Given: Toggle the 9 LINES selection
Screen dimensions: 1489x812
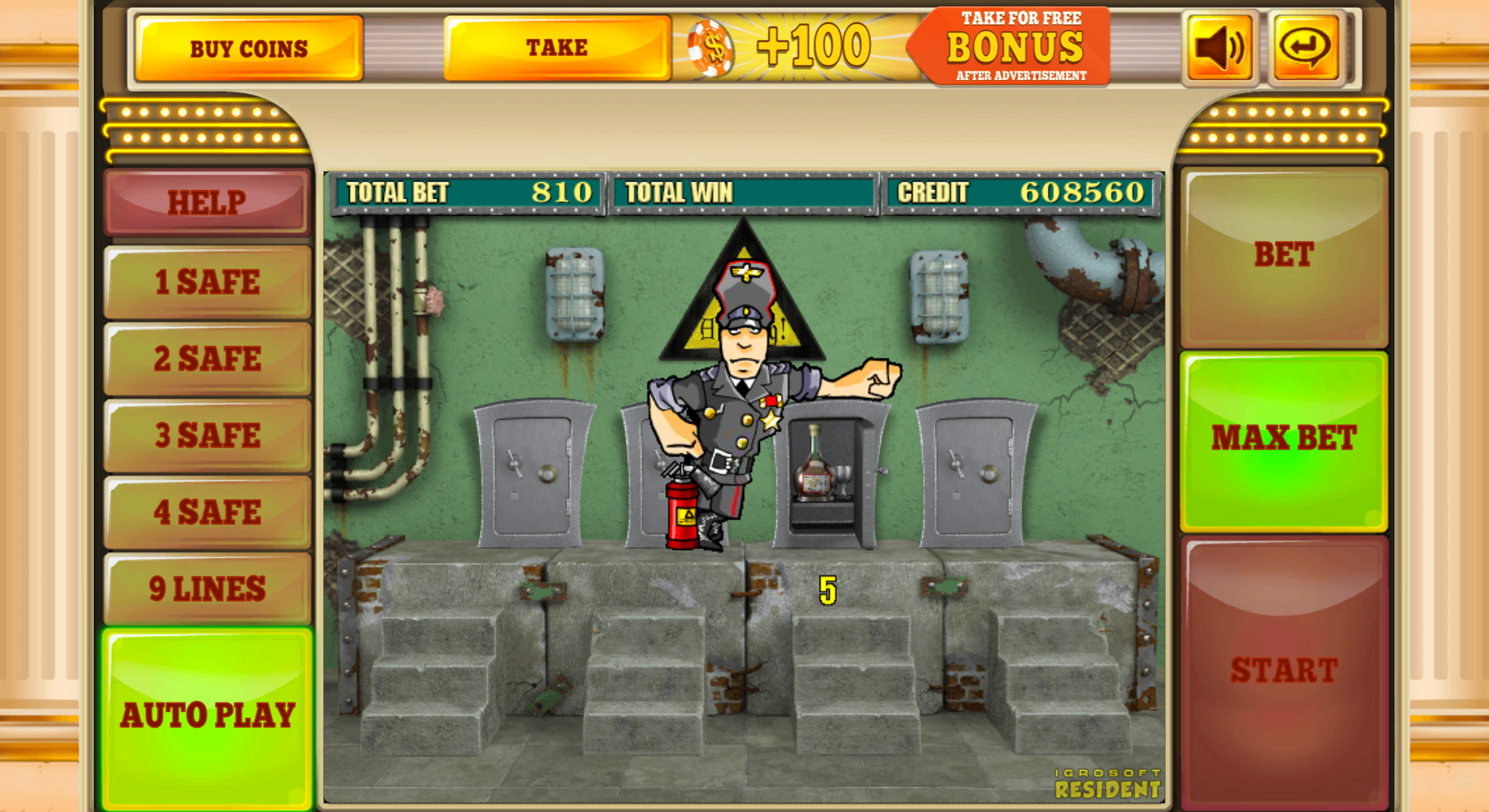Looking at the screenshot, I should point(207,588).
